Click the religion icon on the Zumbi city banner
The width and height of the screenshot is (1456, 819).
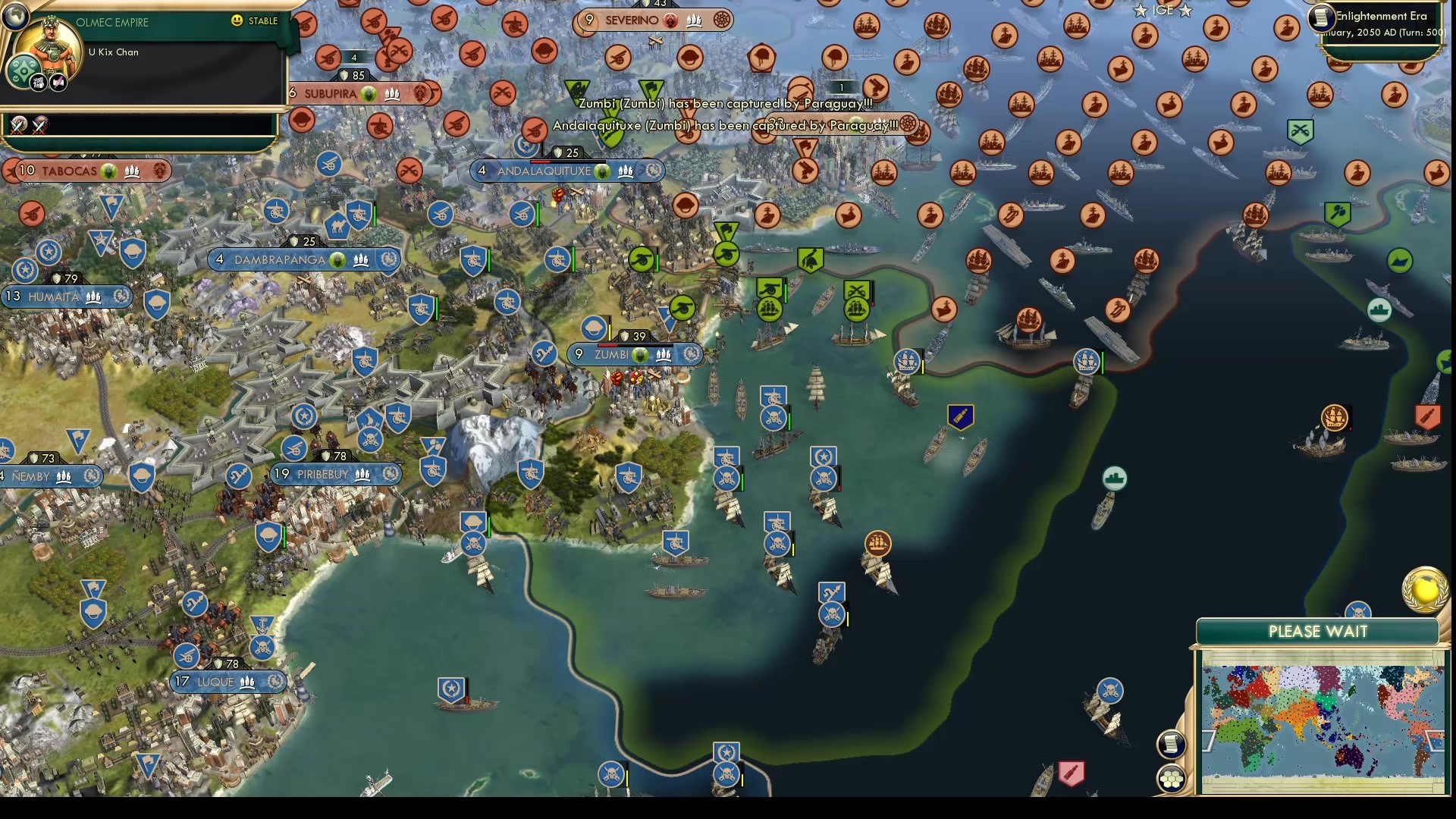(x=641, y=353)
